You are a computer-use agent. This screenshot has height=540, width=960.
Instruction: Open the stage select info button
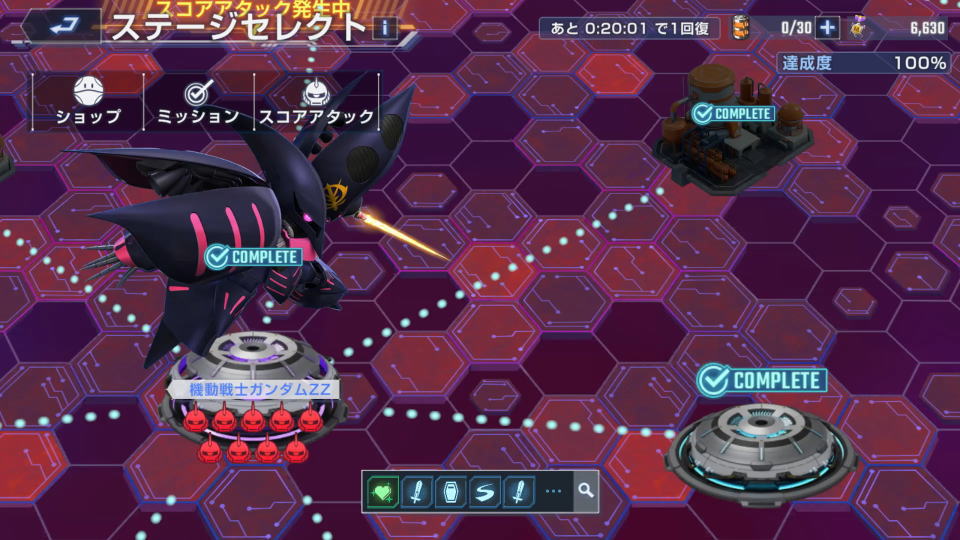385,27
